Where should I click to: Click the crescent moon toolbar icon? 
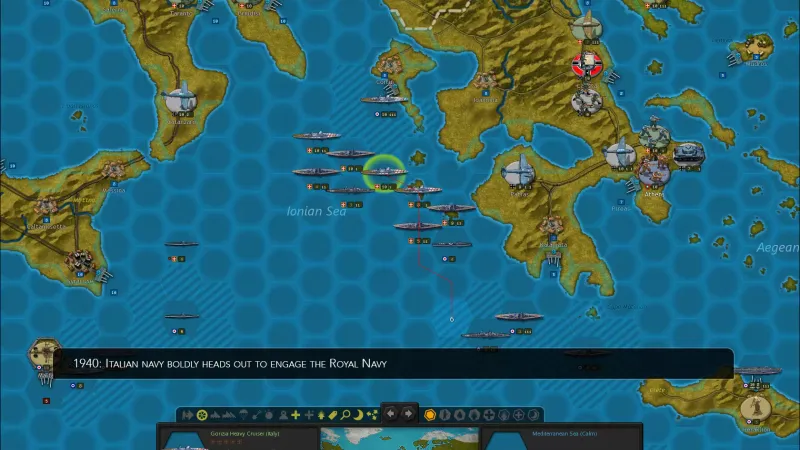[x=359, y=414]
